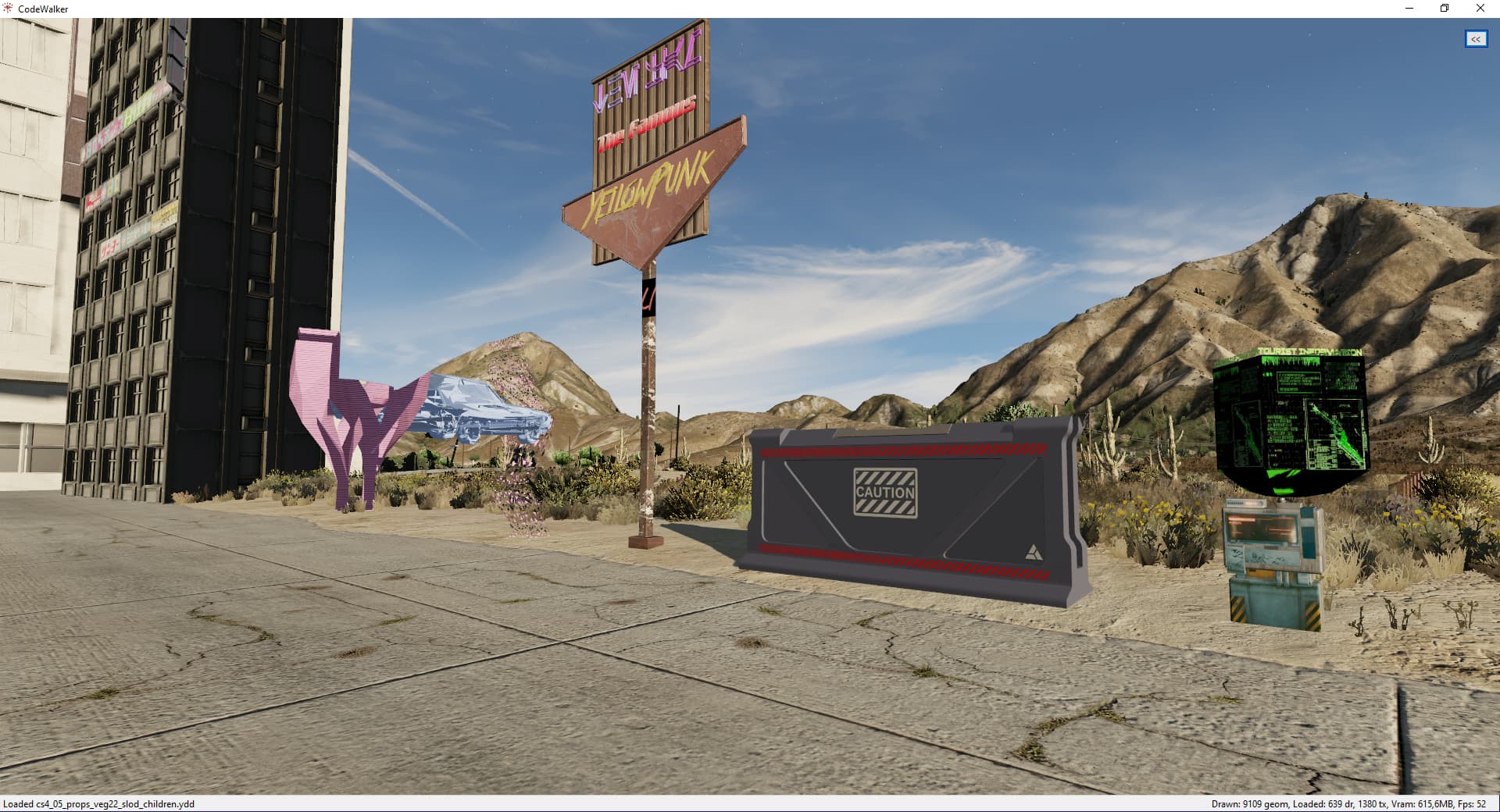Click the CodeWalker title bar text
This screenshot has height=812, width=1500.
[45, 9]
